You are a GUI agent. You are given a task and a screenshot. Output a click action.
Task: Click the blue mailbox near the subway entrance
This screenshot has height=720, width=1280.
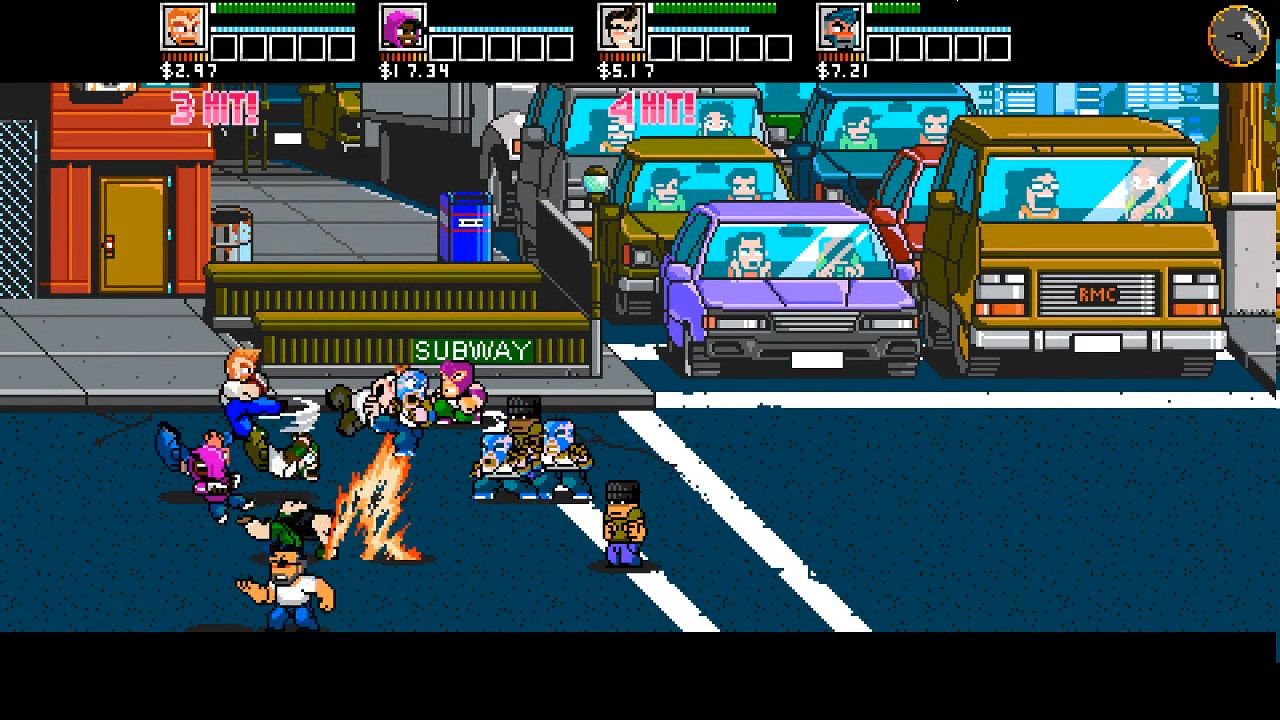[465, 228]
